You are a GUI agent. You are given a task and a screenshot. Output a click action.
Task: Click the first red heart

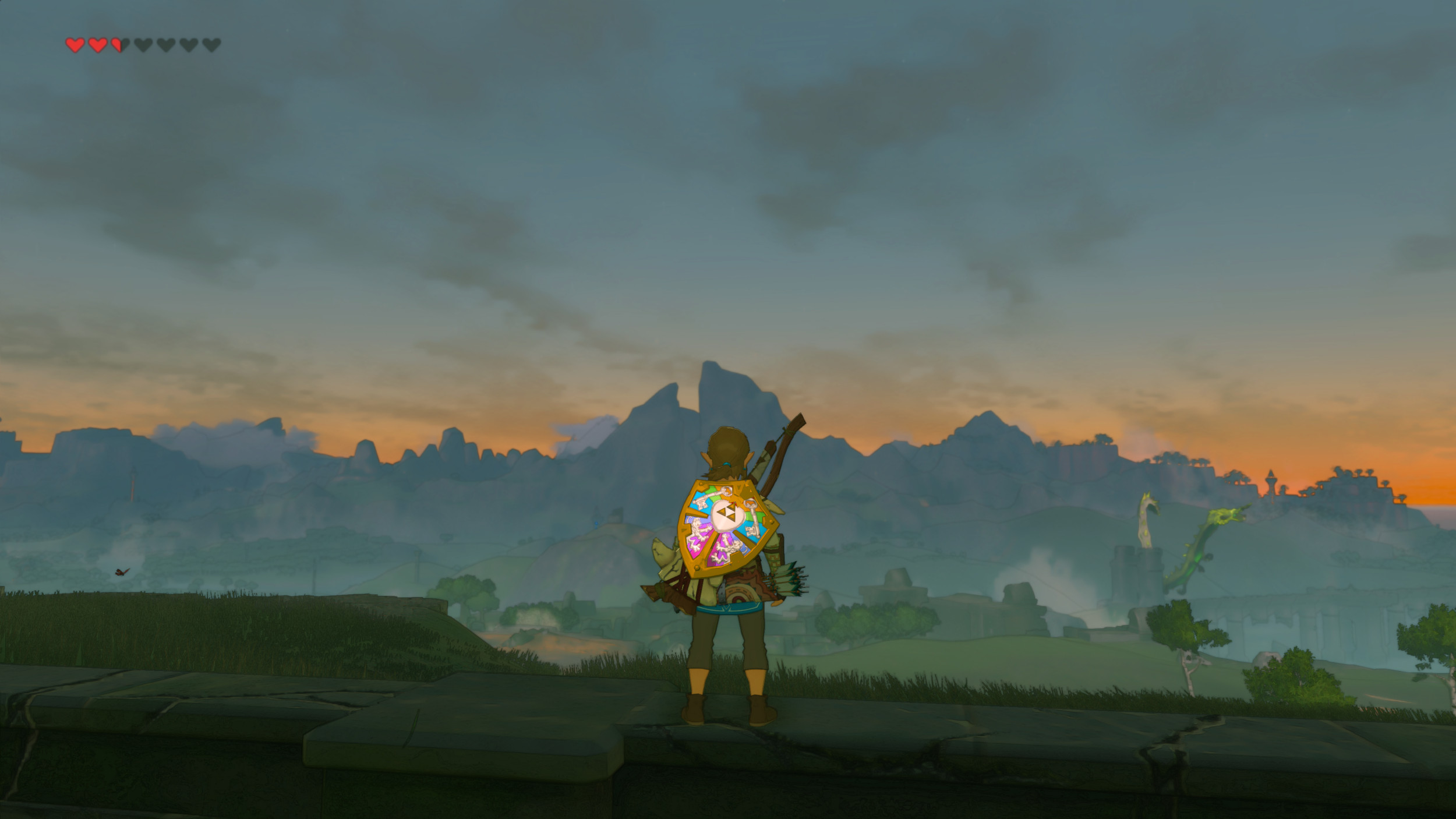tap(75, 45)
